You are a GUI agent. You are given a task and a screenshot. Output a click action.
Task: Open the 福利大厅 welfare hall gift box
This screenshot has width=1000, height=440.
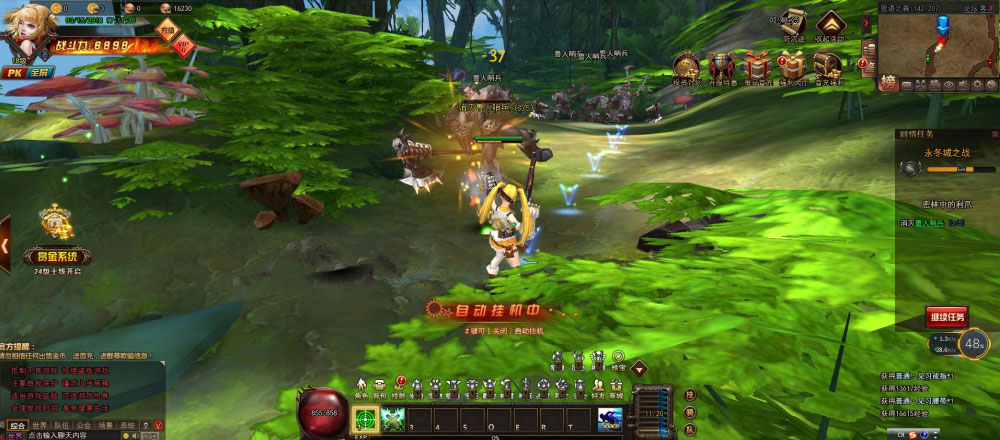791,65
